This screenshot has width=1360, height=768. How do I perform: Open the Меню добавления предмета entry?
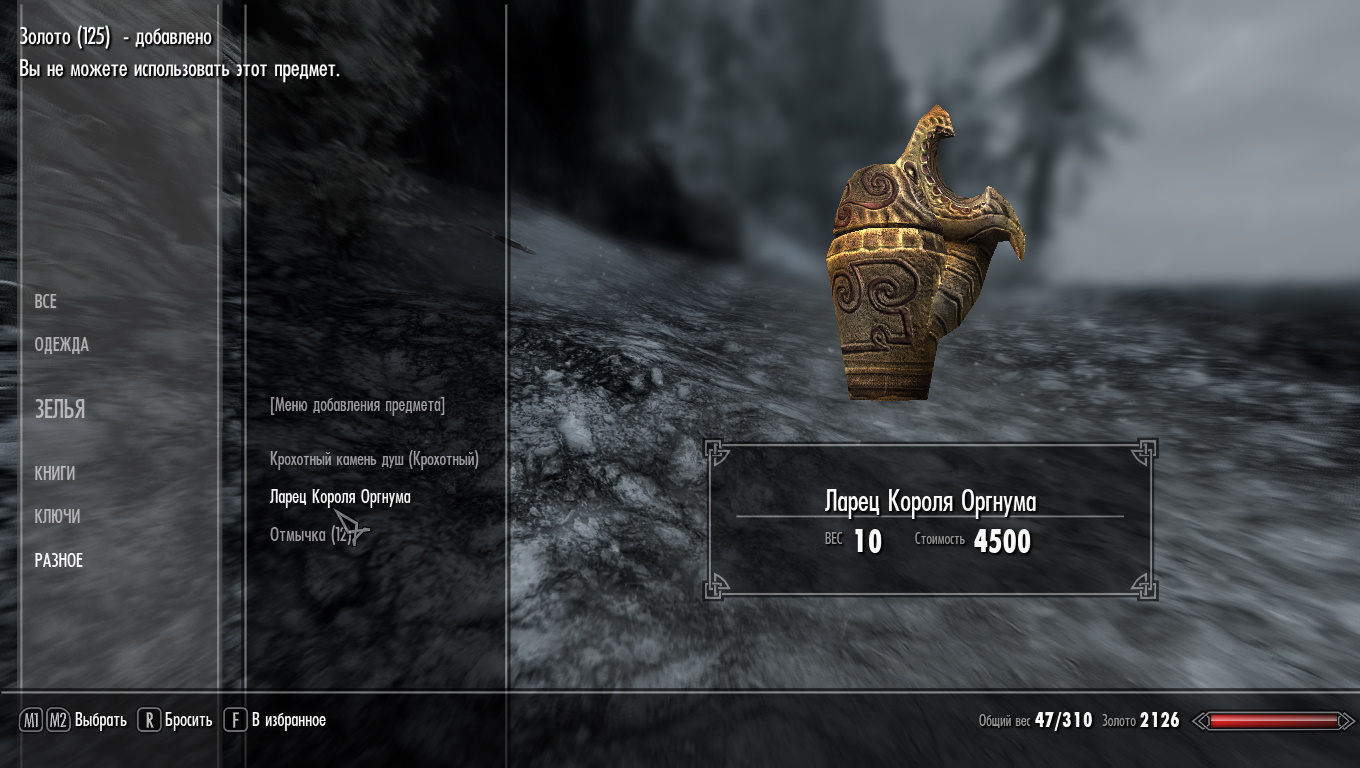tap(357, 405)
